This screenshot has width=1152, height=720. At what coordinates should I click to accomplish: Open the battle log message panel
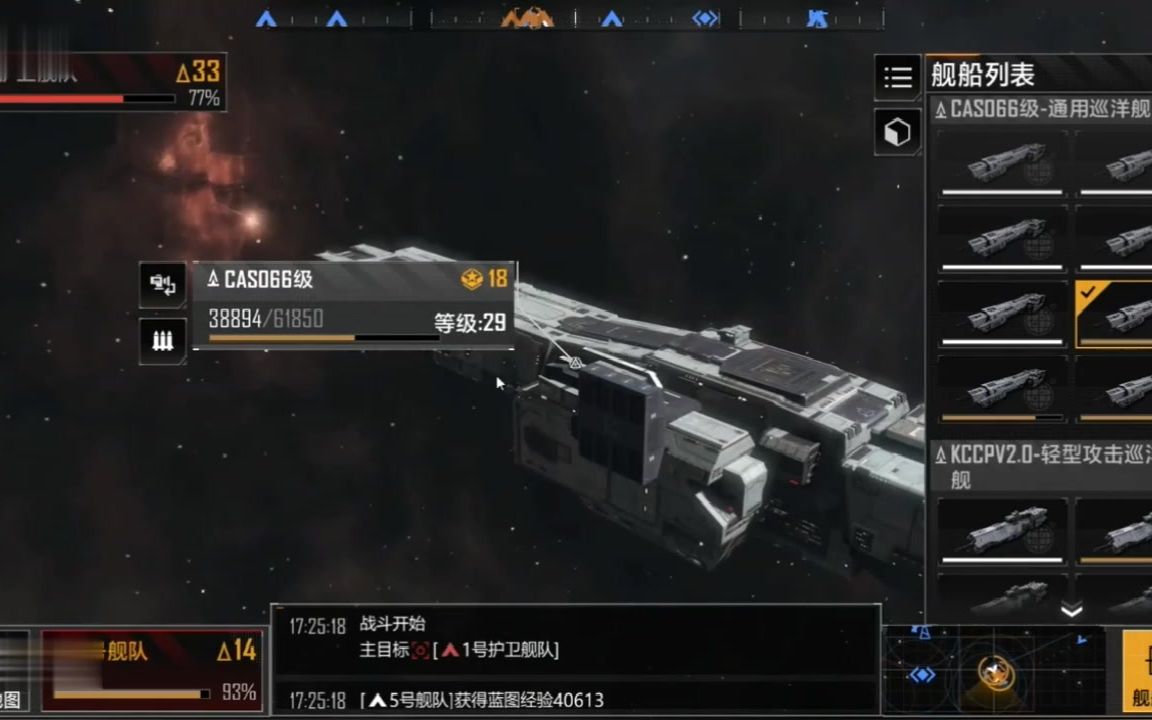(576, 659)
